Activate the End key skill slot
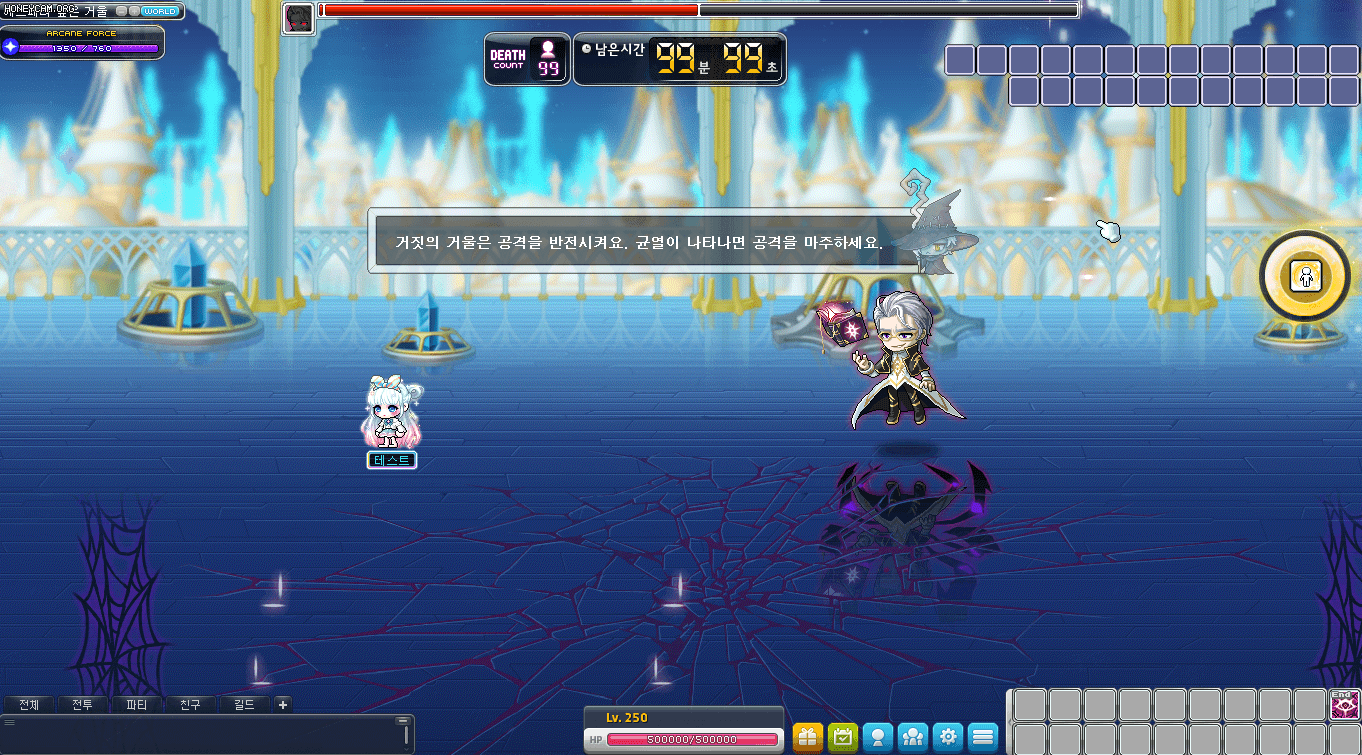The height and width of the screenshot is (755, 1362). pyautogui.click(x=1343, y=705)
